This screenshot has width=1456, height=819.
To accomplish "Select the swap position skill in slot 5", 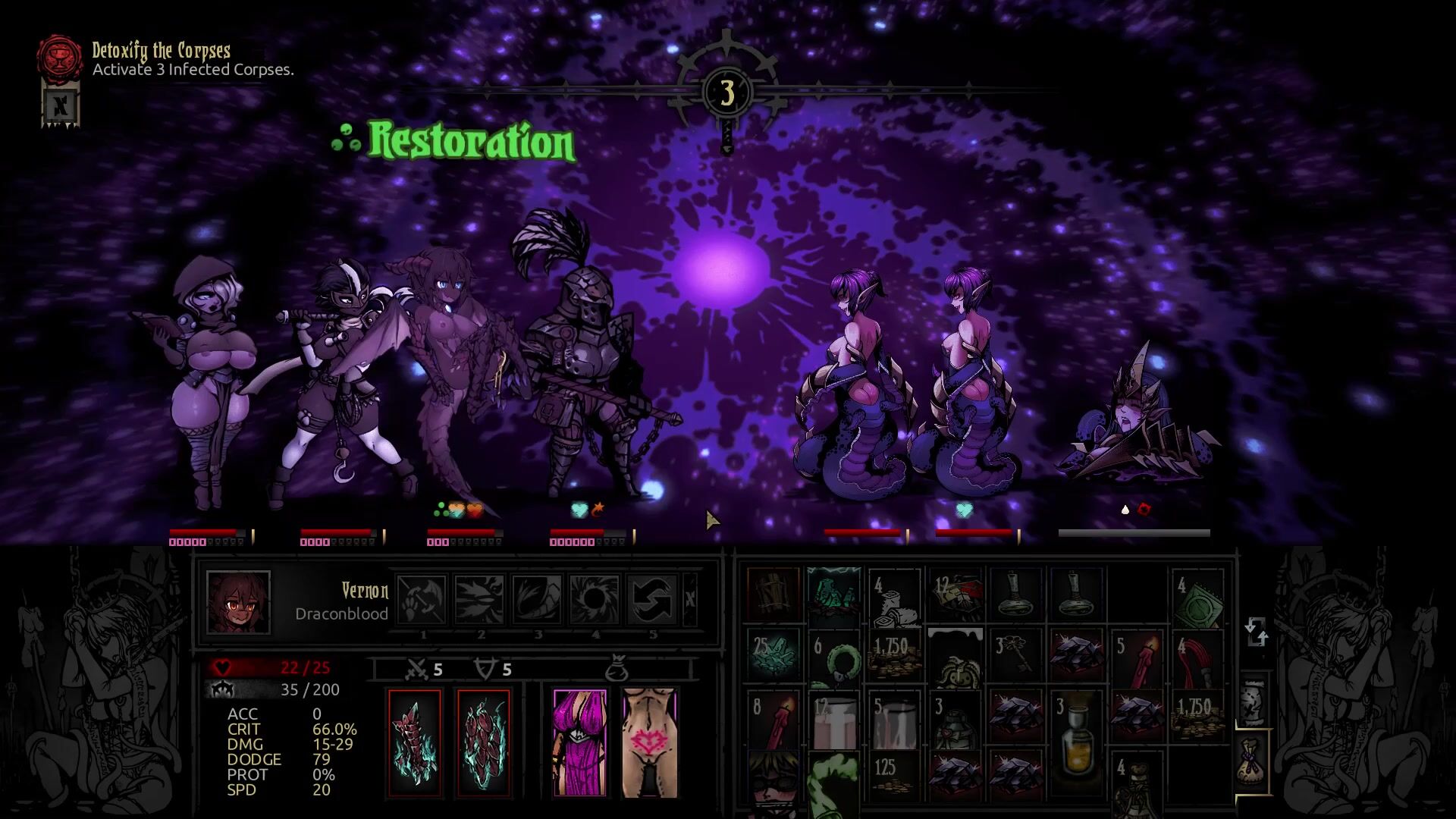I will 652,599.
